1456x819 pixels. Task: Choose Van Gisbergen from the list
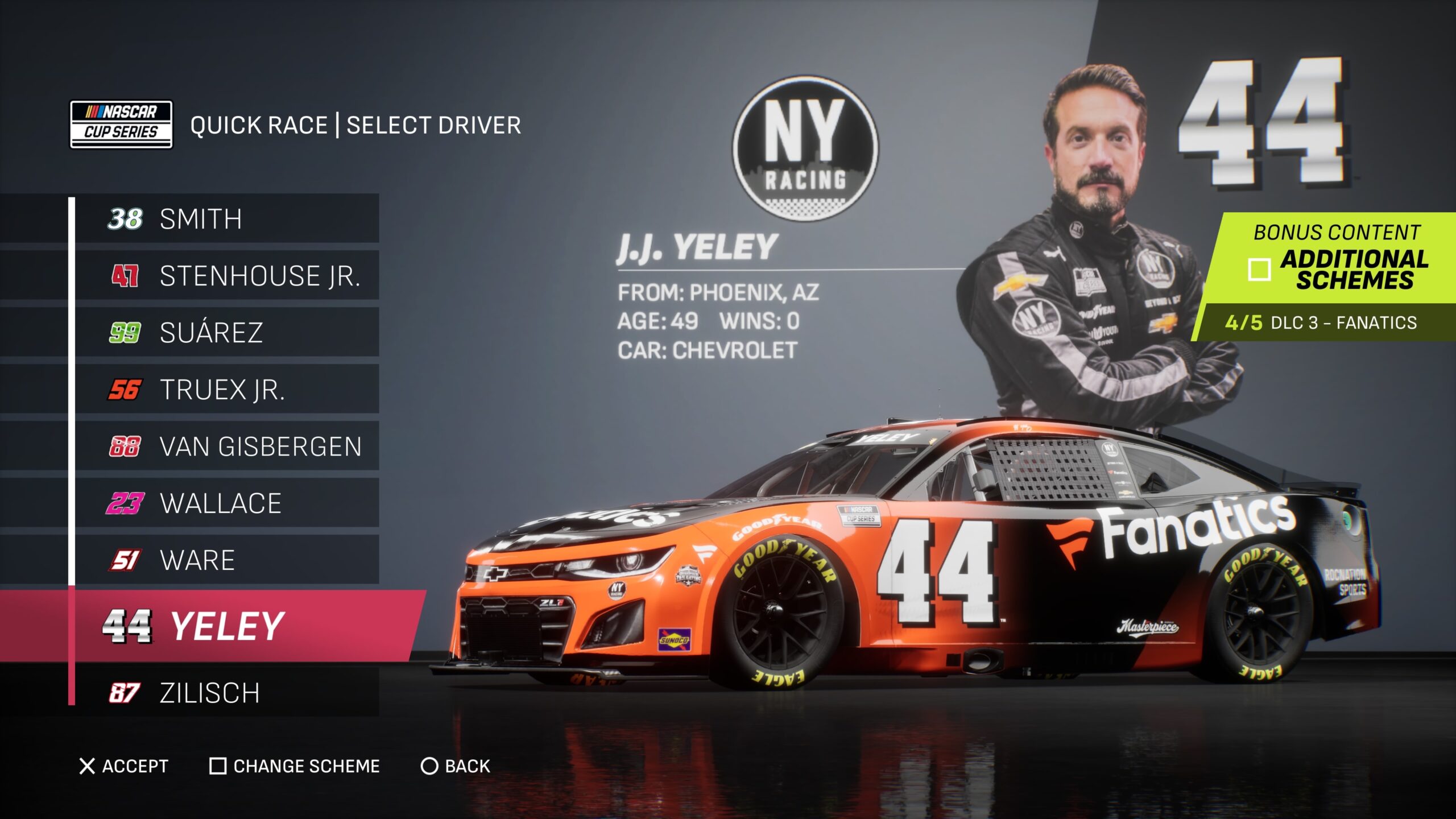(226, 446)
